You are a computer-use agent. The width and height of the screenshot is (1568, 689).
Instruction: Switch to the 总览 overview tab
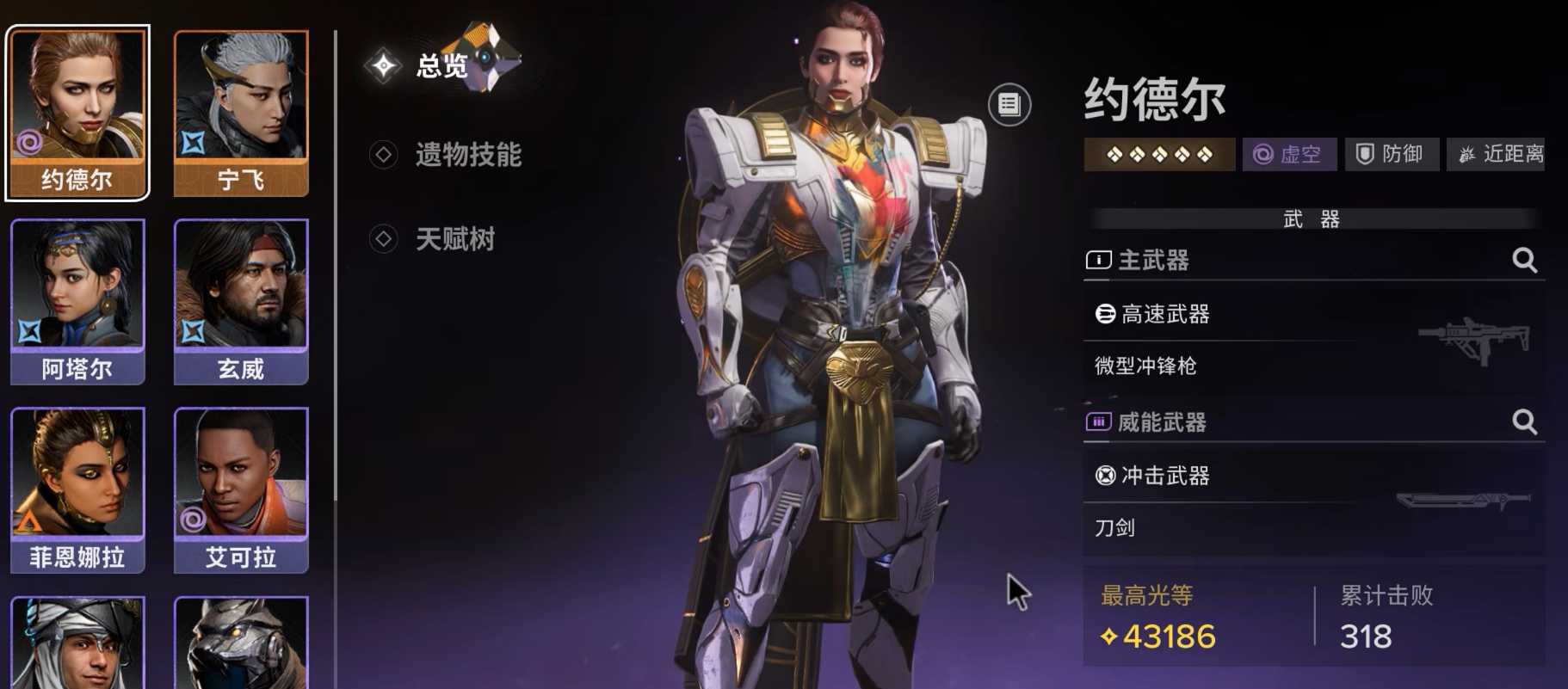[441, 65]
